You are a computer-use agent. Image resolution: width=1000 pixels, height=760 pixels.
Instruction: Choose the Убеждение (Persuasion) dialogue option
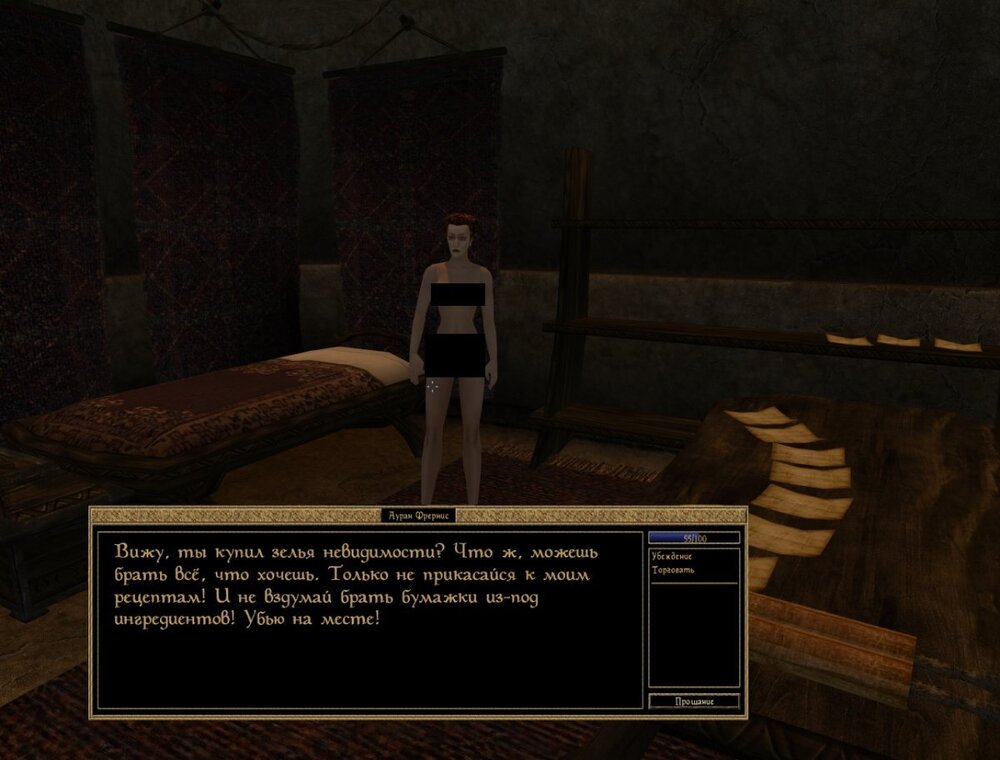[672, 556]
